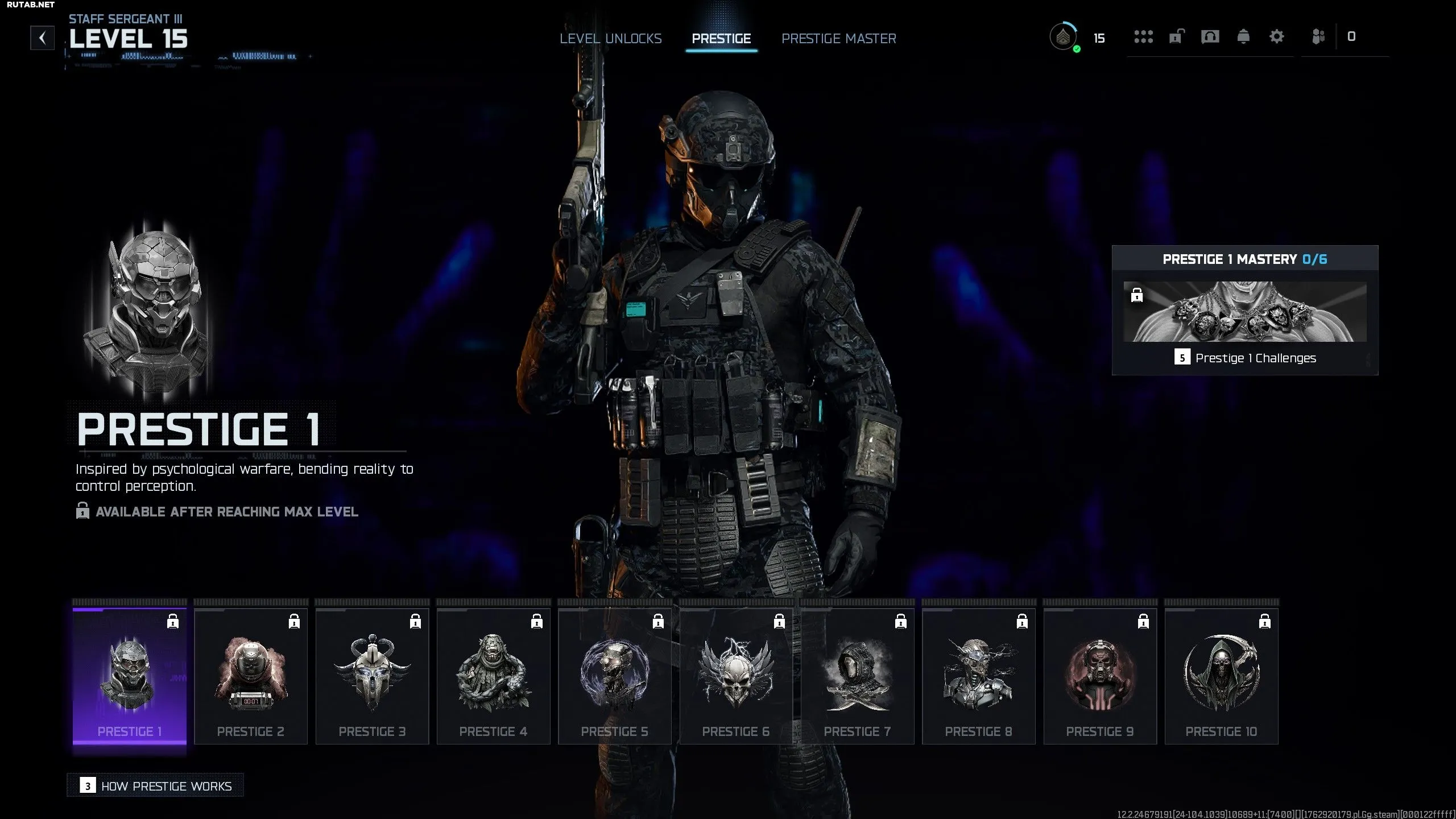Select the Prestige 7 tile
1456x819 pixels.
857,676
